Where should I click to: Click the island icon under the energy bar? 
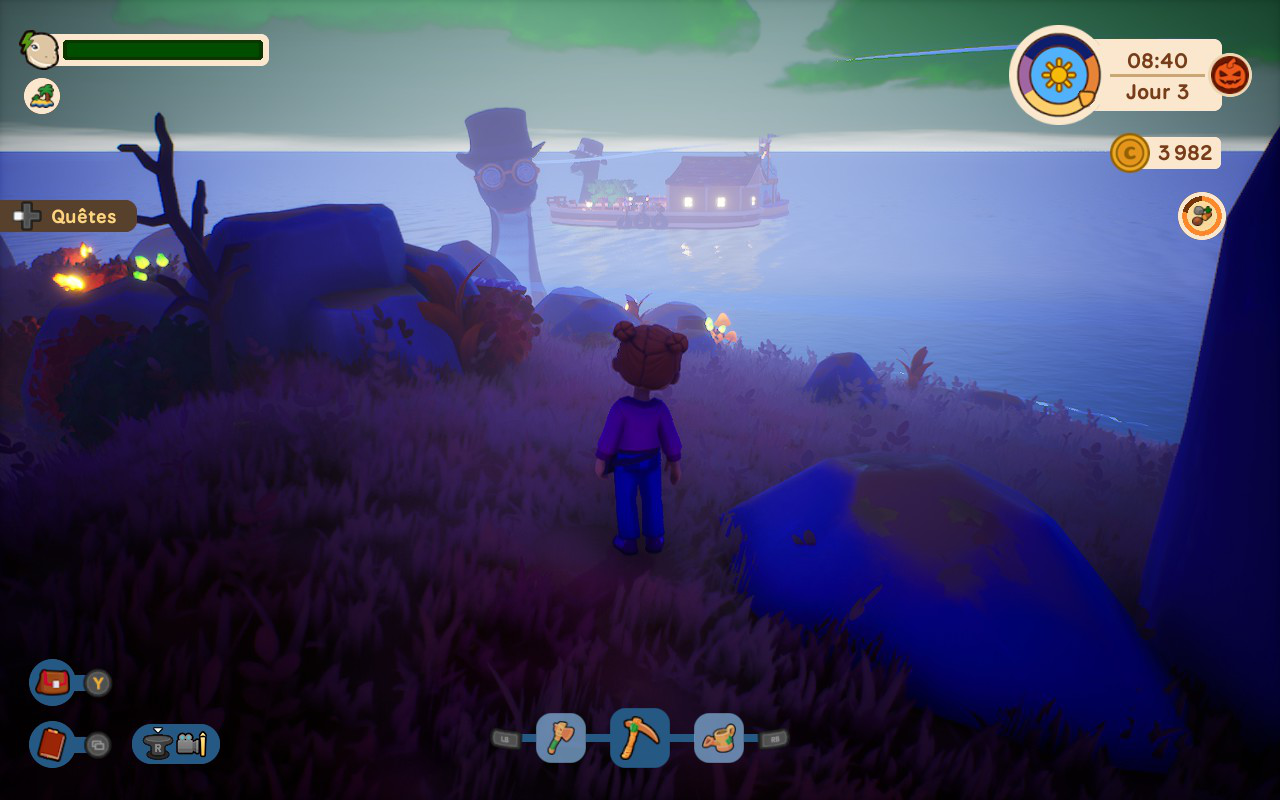click(42, 96)
